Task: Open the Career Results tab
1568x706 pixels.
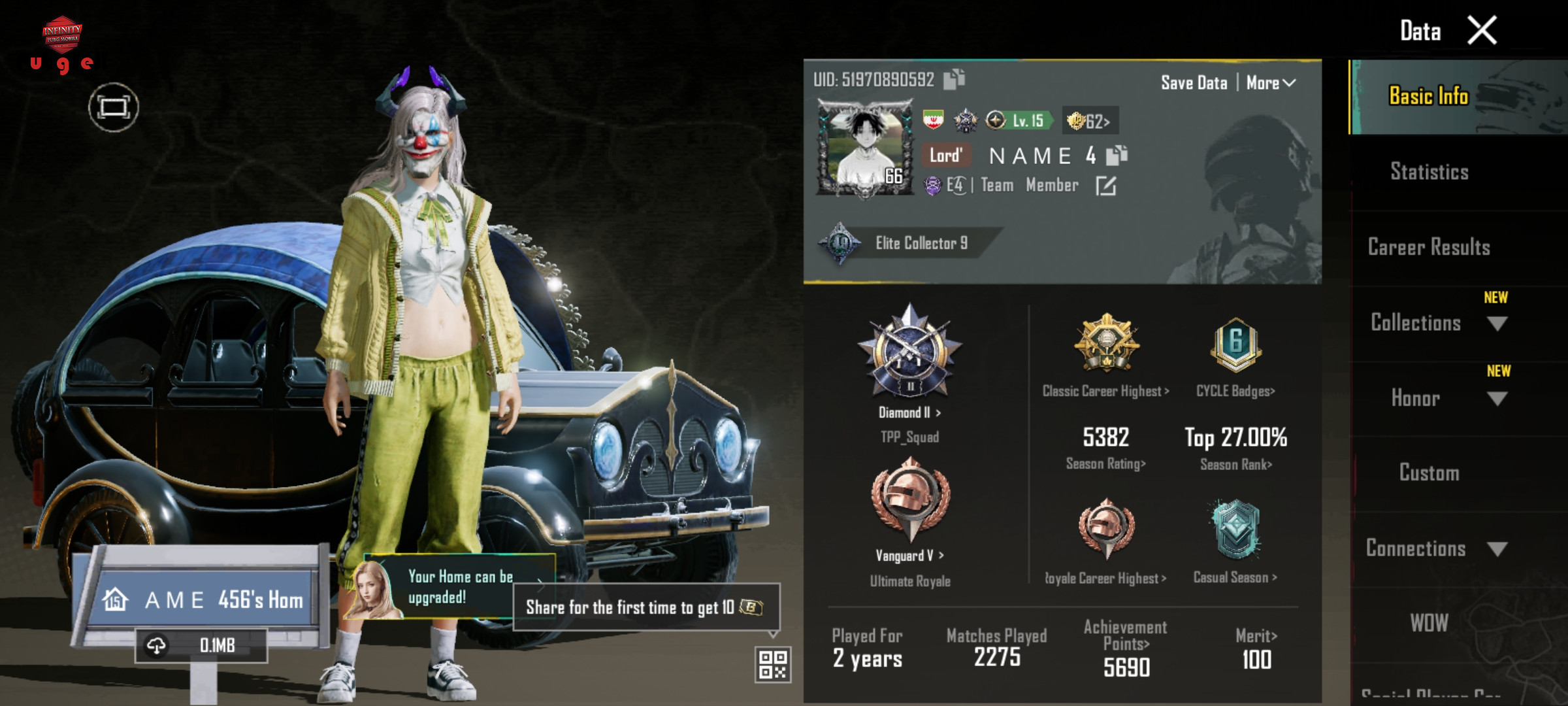Action: (x=1429, y=247)
